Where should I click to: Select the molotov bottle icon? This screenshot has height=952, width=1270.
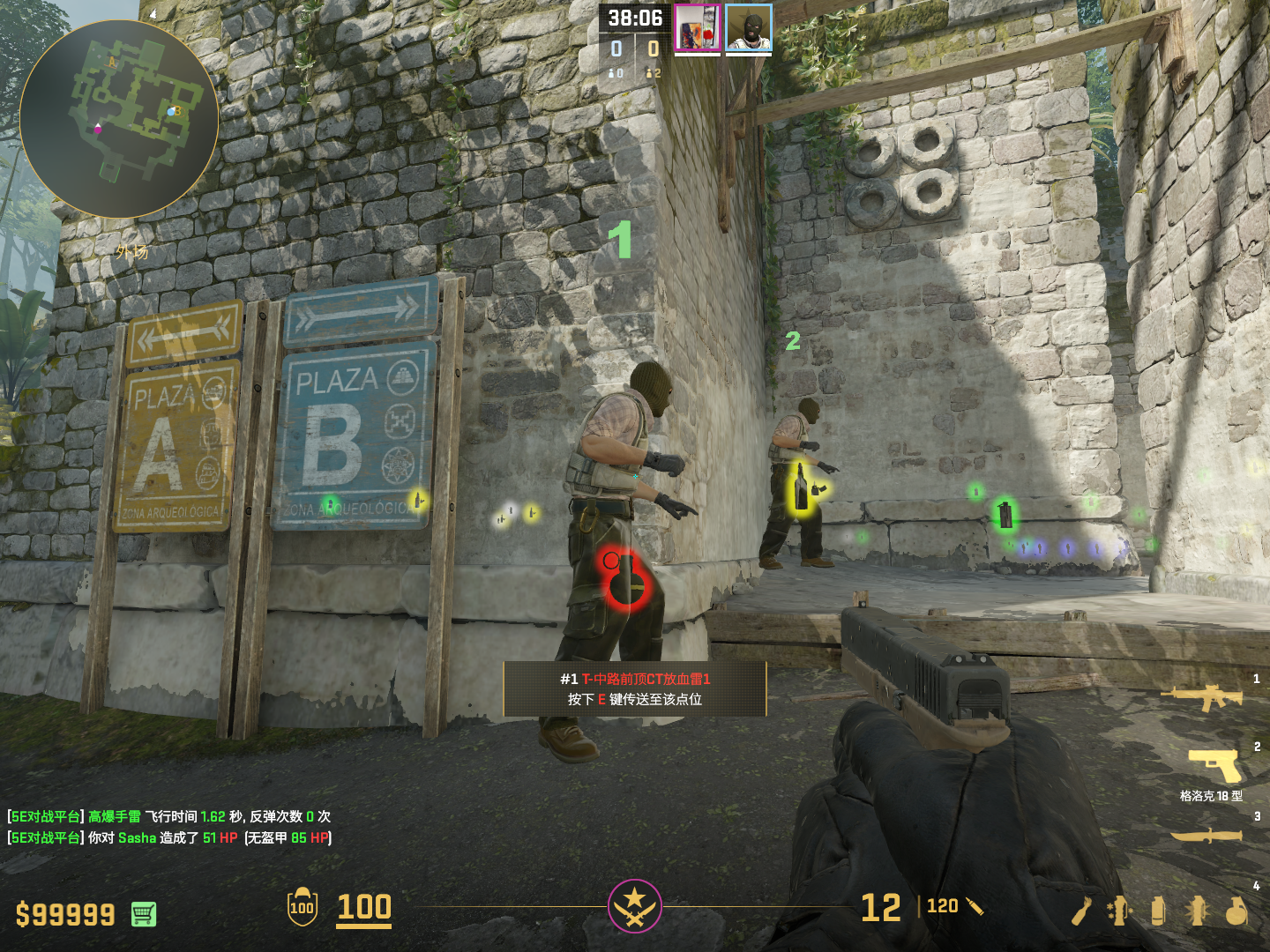[x=1081, y=911]
